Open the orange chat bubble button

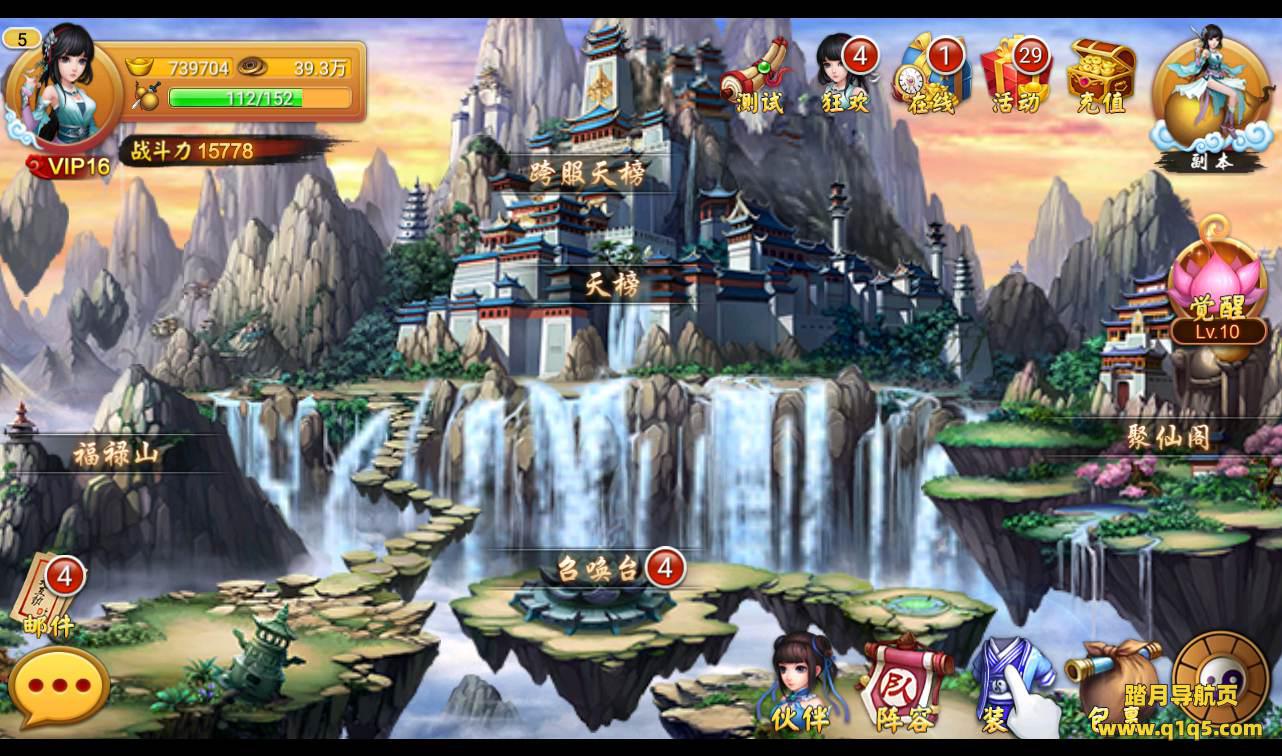coord(59,688)
